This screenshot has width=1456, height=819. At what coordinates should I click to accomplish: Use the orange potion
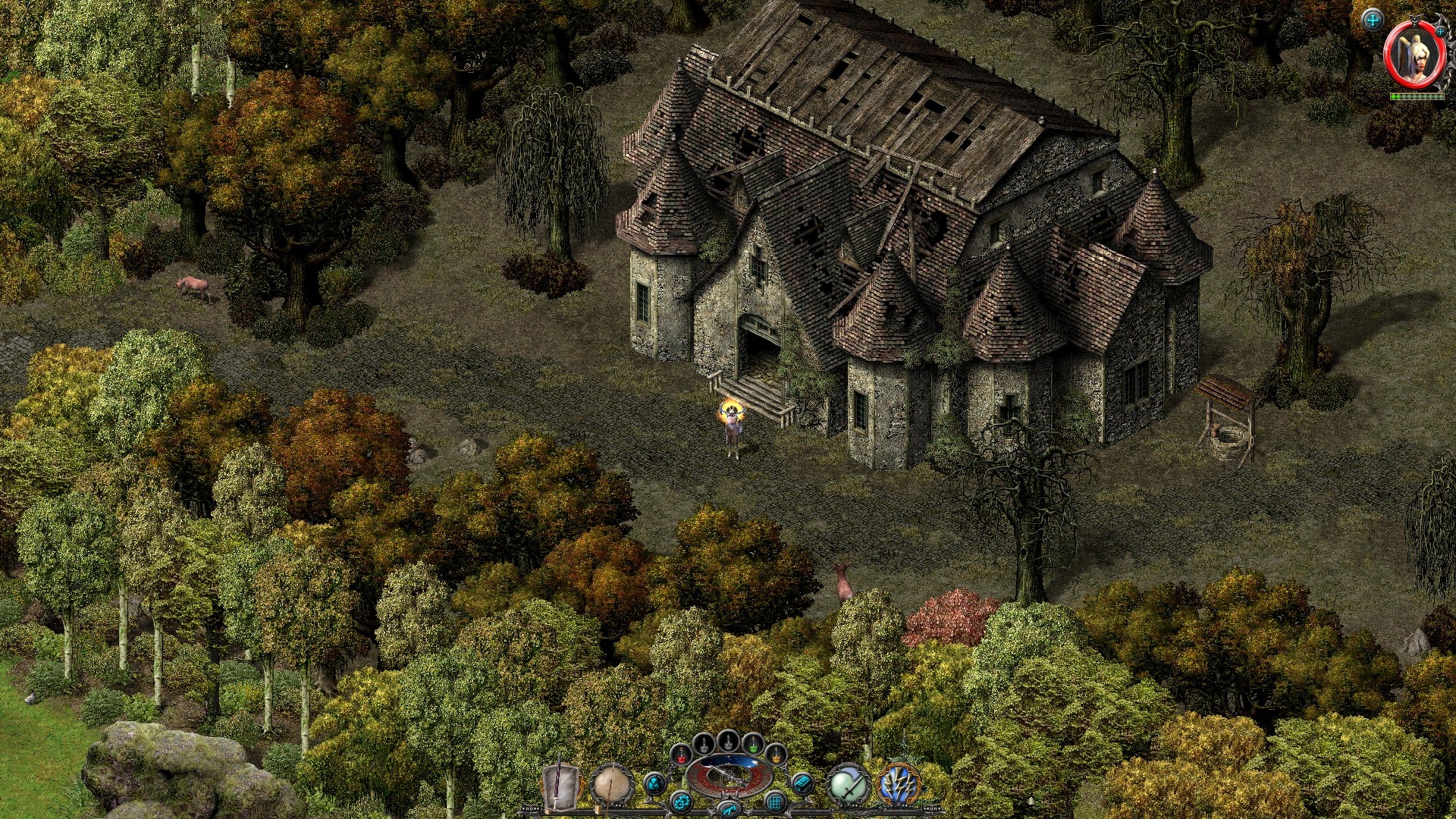[776, 755]
